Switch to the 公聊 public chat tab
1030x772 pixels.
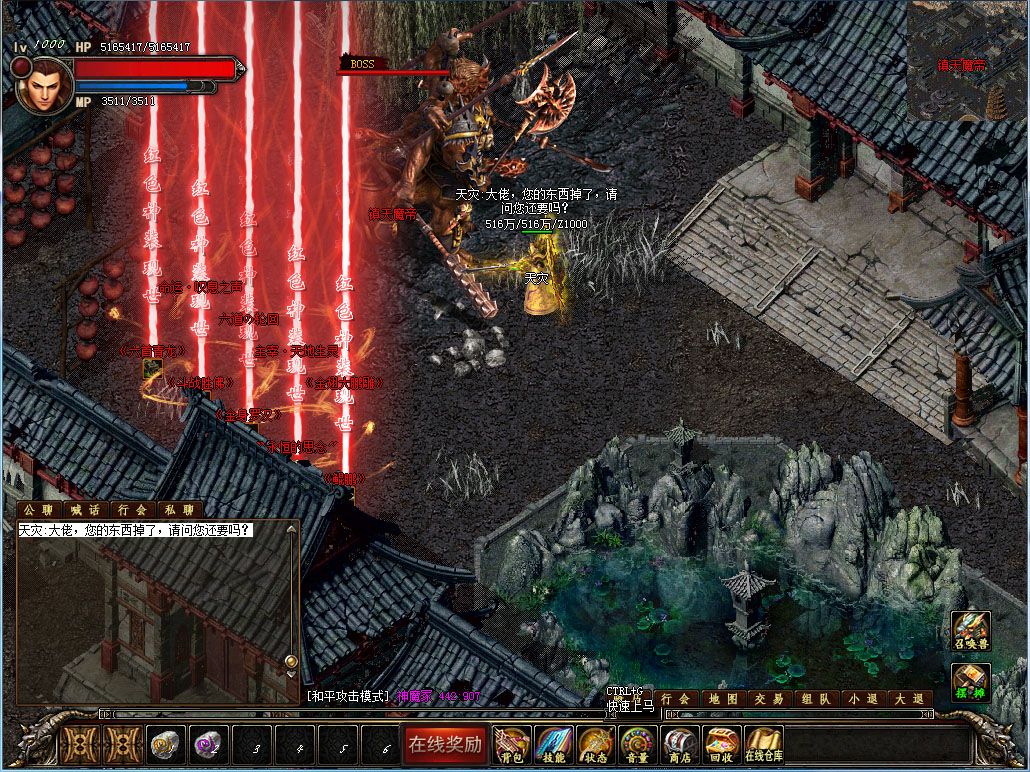click(36, 510)
